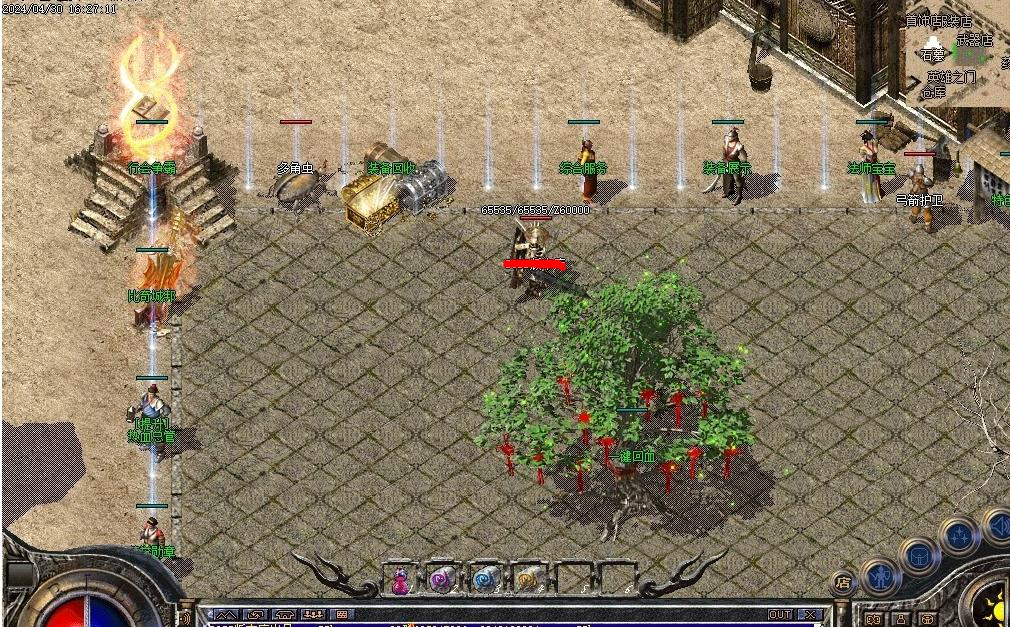Open the bag round button
Screen dimensions: 1010x627
[919, 556]
